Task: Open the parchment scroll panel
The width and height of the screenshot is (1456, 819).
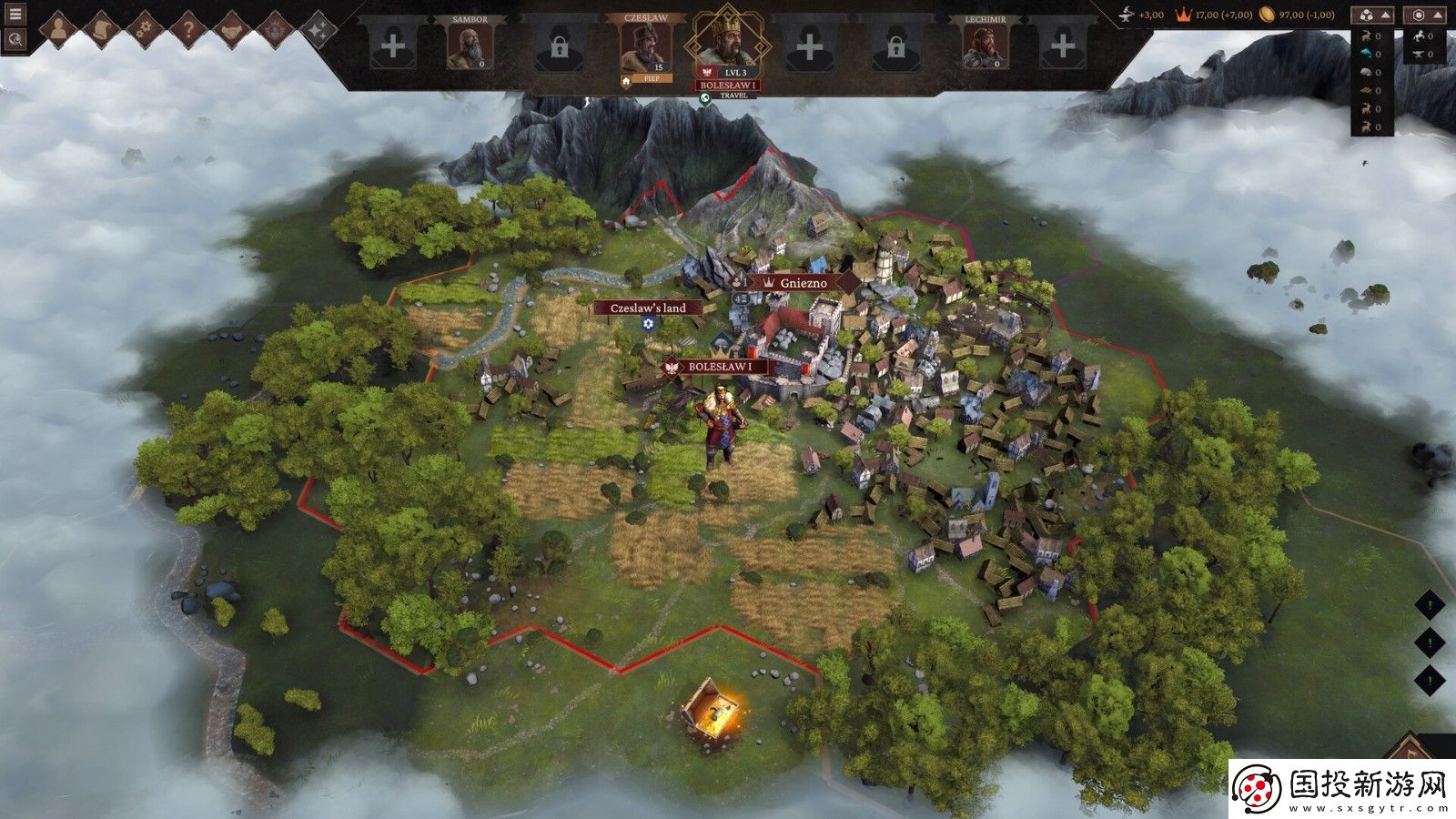Action: click(102, 30)
